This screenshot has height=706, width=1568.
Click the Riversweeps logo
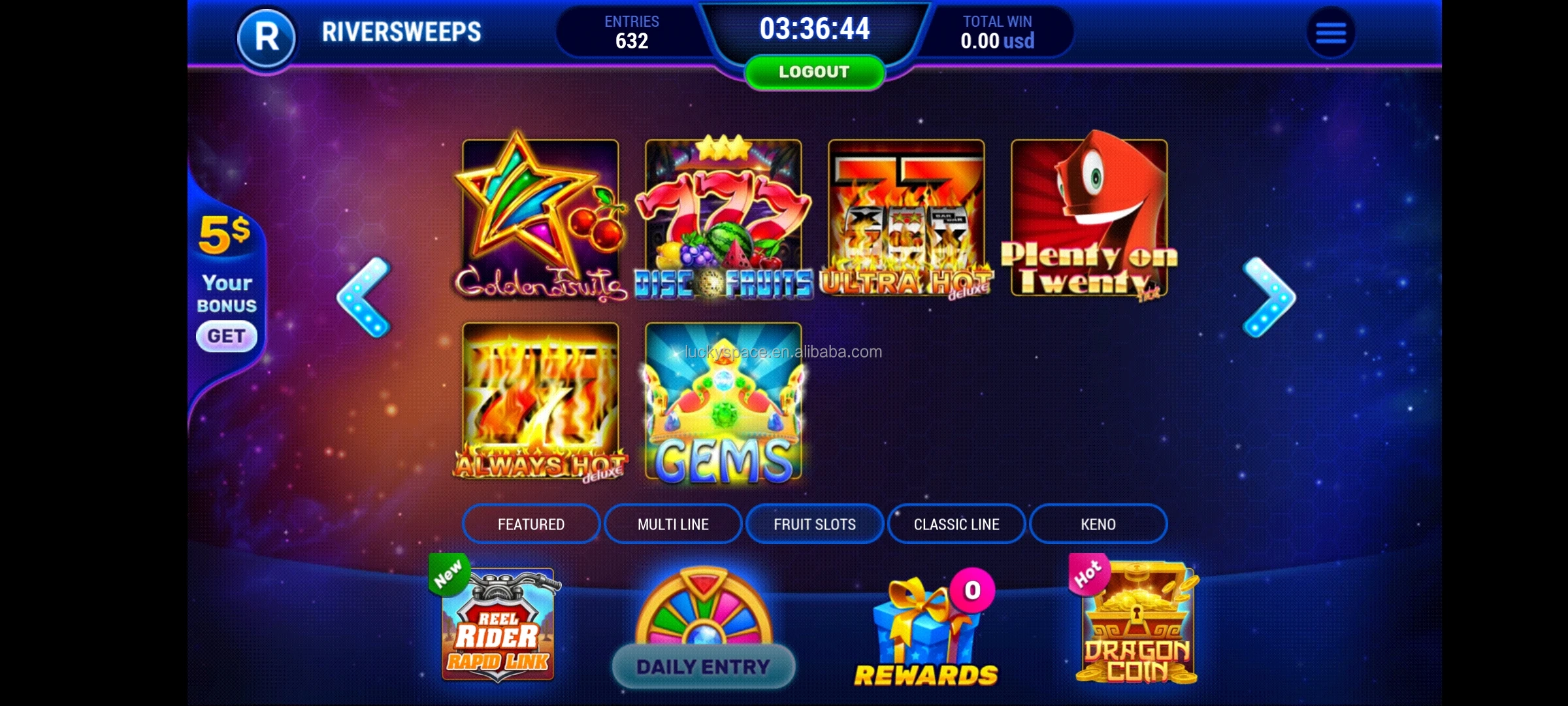tap(267, 38)
